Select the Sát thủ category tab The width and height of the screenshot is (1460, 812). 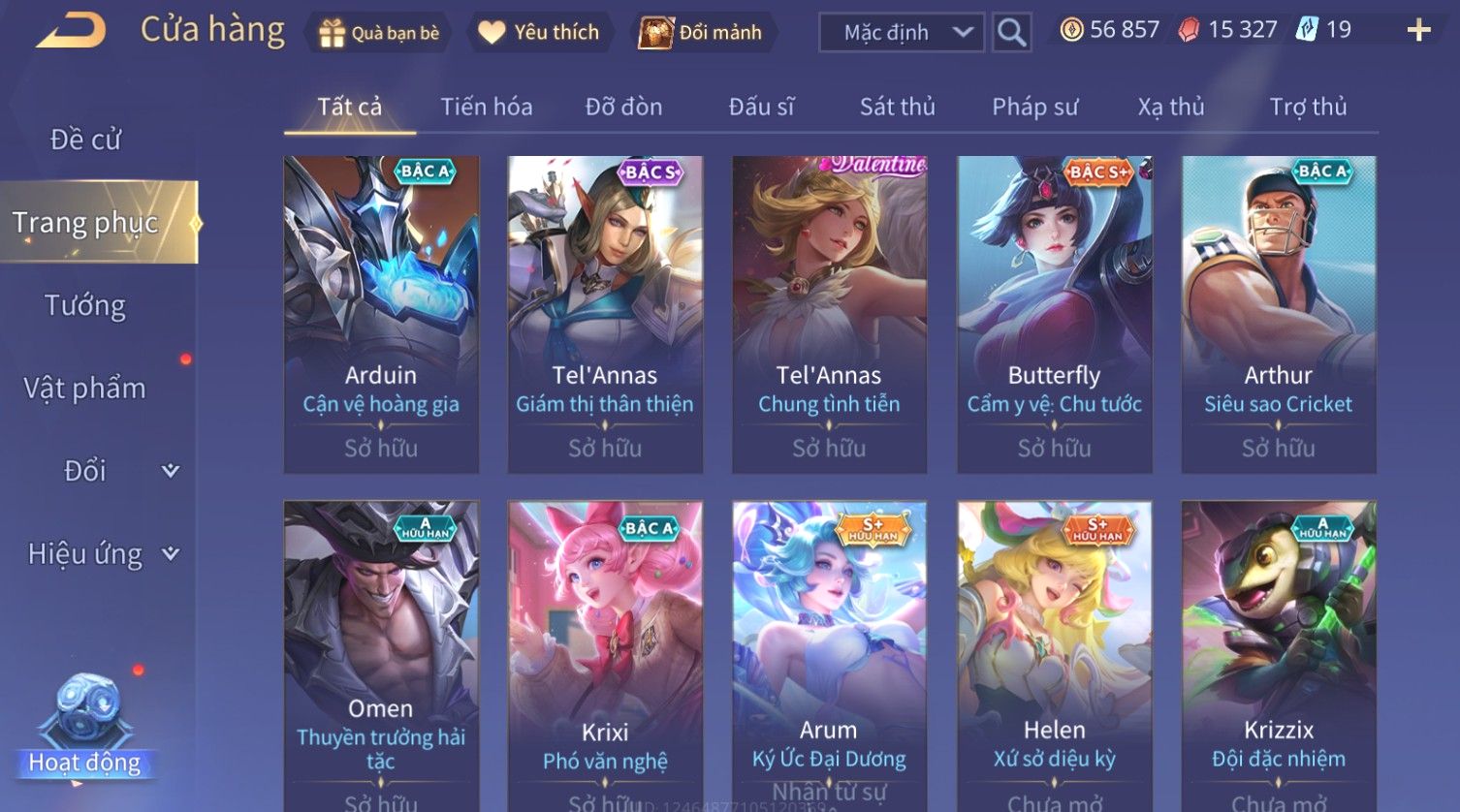coord(897,107)
